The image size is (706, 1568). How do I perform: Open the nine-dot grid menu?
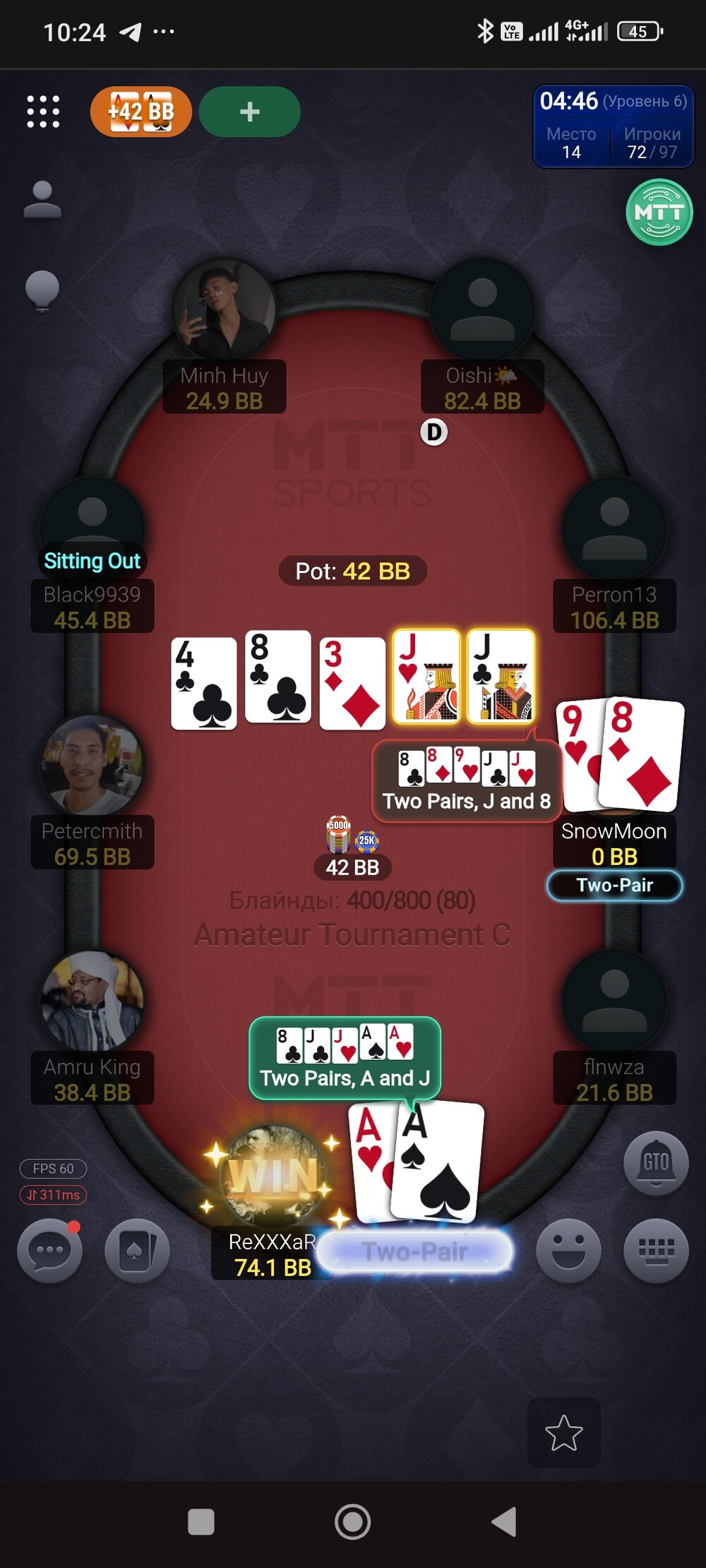(x=43, y=111)
